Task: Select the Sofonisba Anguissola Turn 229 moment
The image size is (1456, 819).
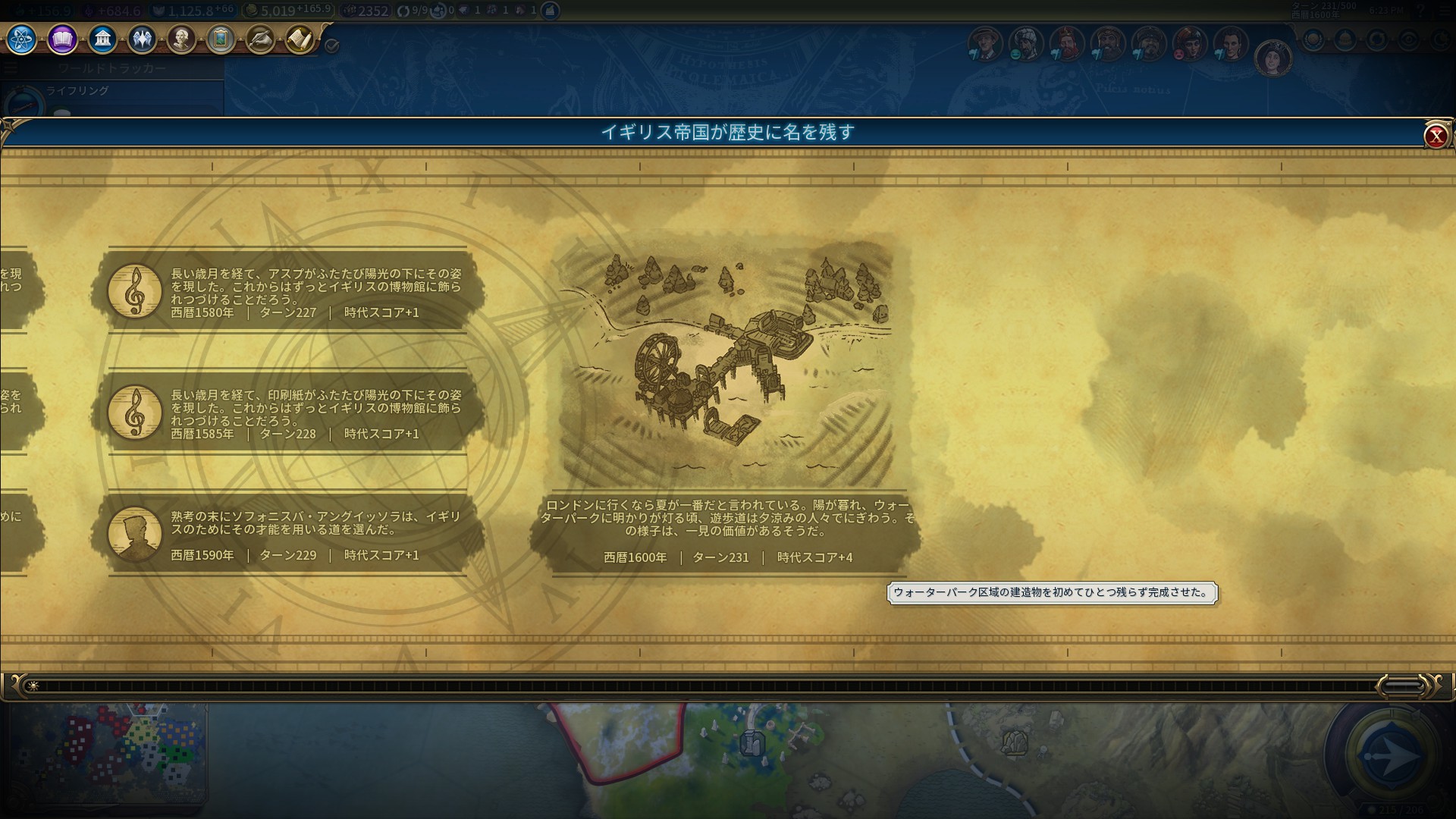Action: point(288,534)
